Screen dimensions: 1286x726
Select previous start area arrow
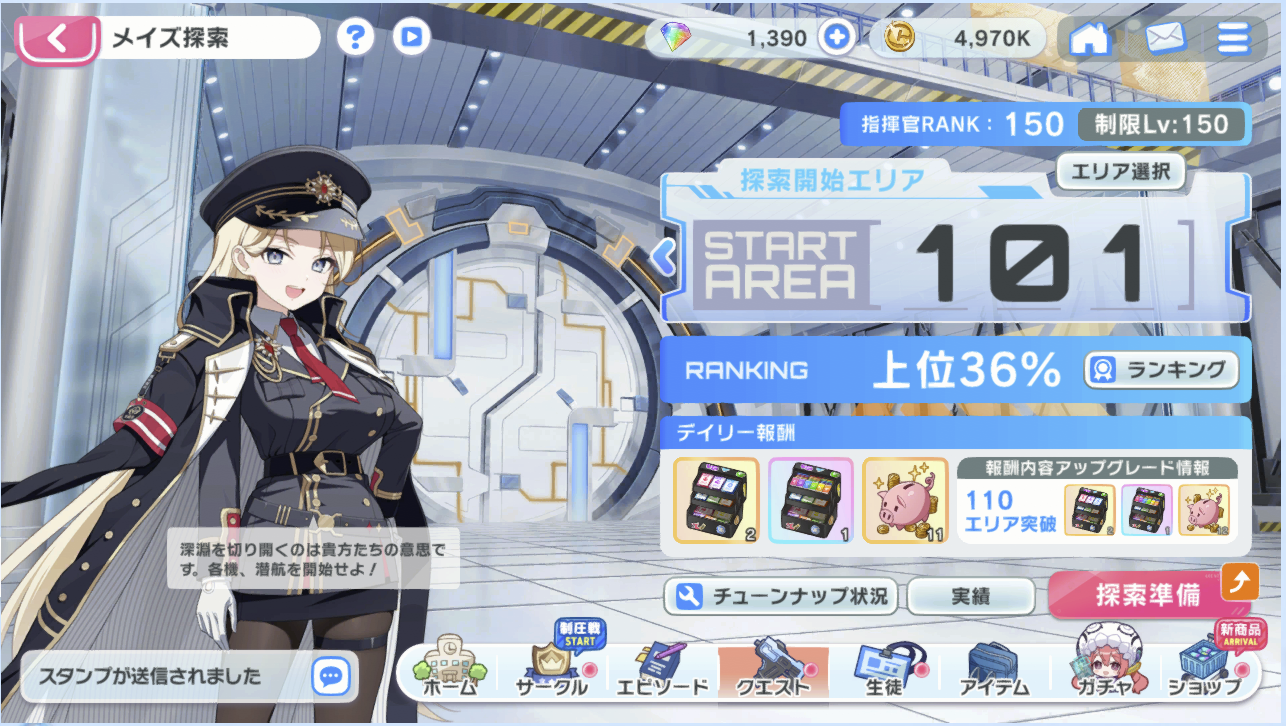click(663, 257)
